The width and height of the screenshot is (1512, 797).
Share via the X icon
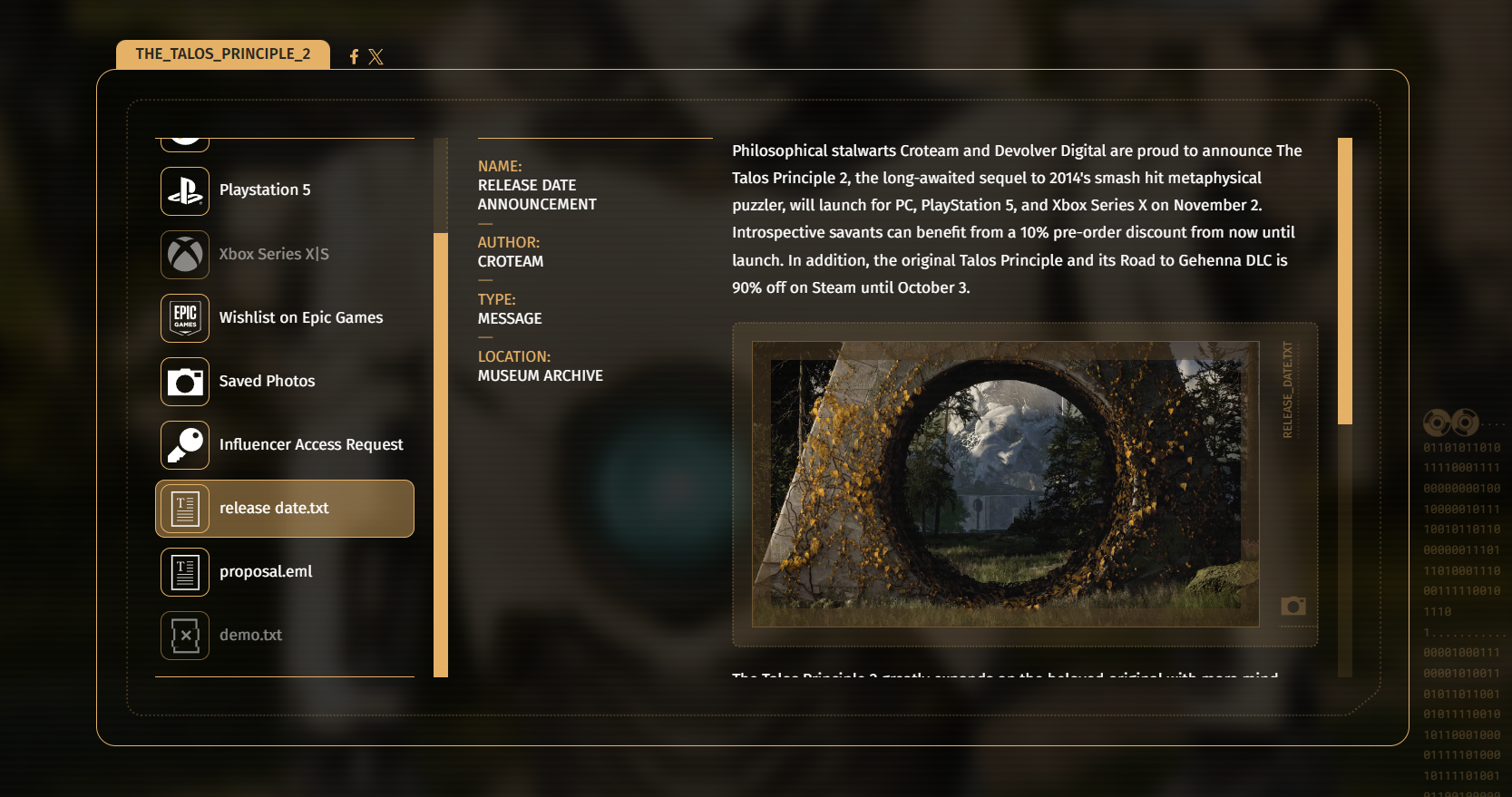point(376,57)
